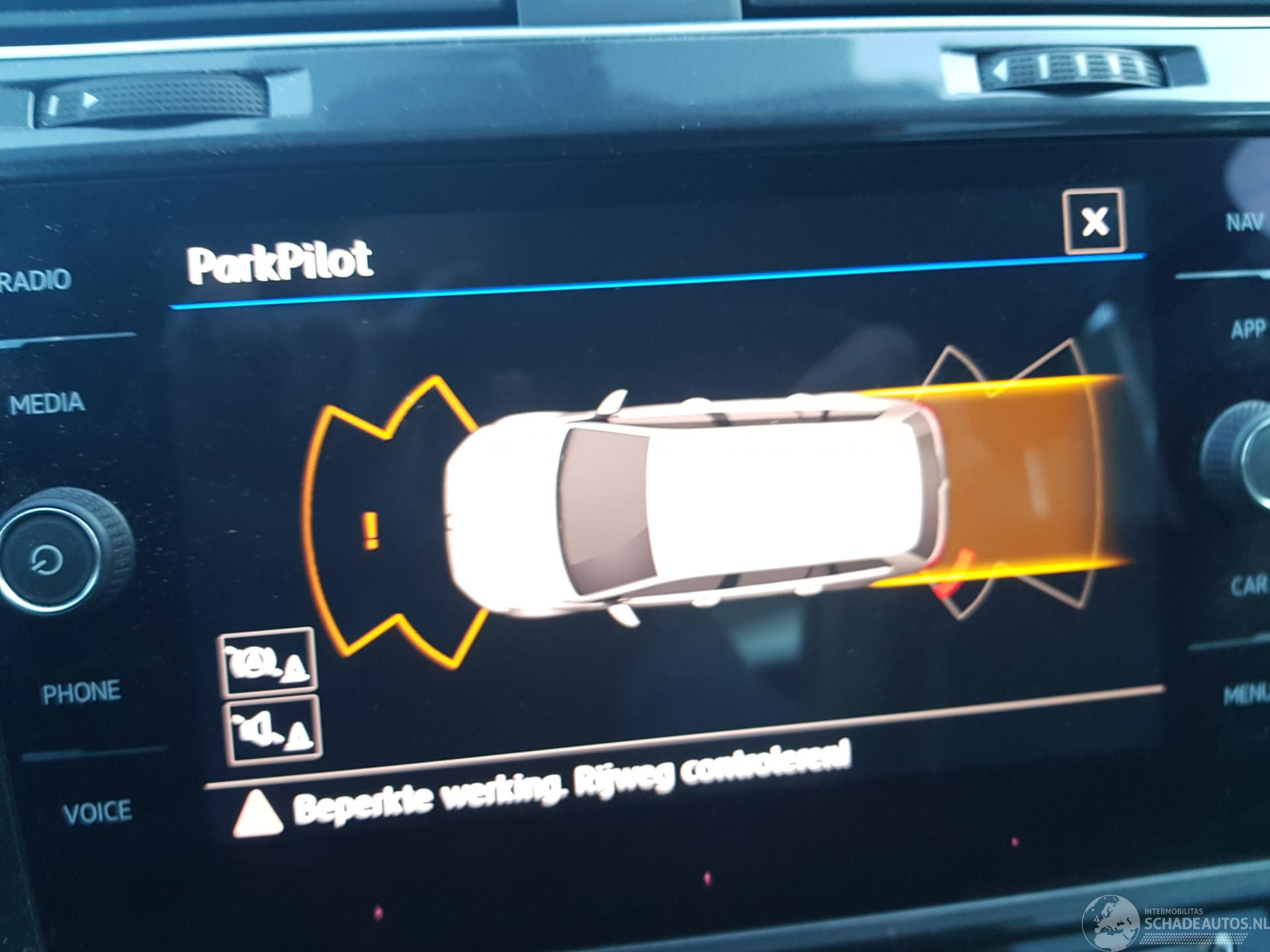Close the ParkPilot screen with the X
The height and width of the screenshot is (952, 1270).
pos(1094,221)
